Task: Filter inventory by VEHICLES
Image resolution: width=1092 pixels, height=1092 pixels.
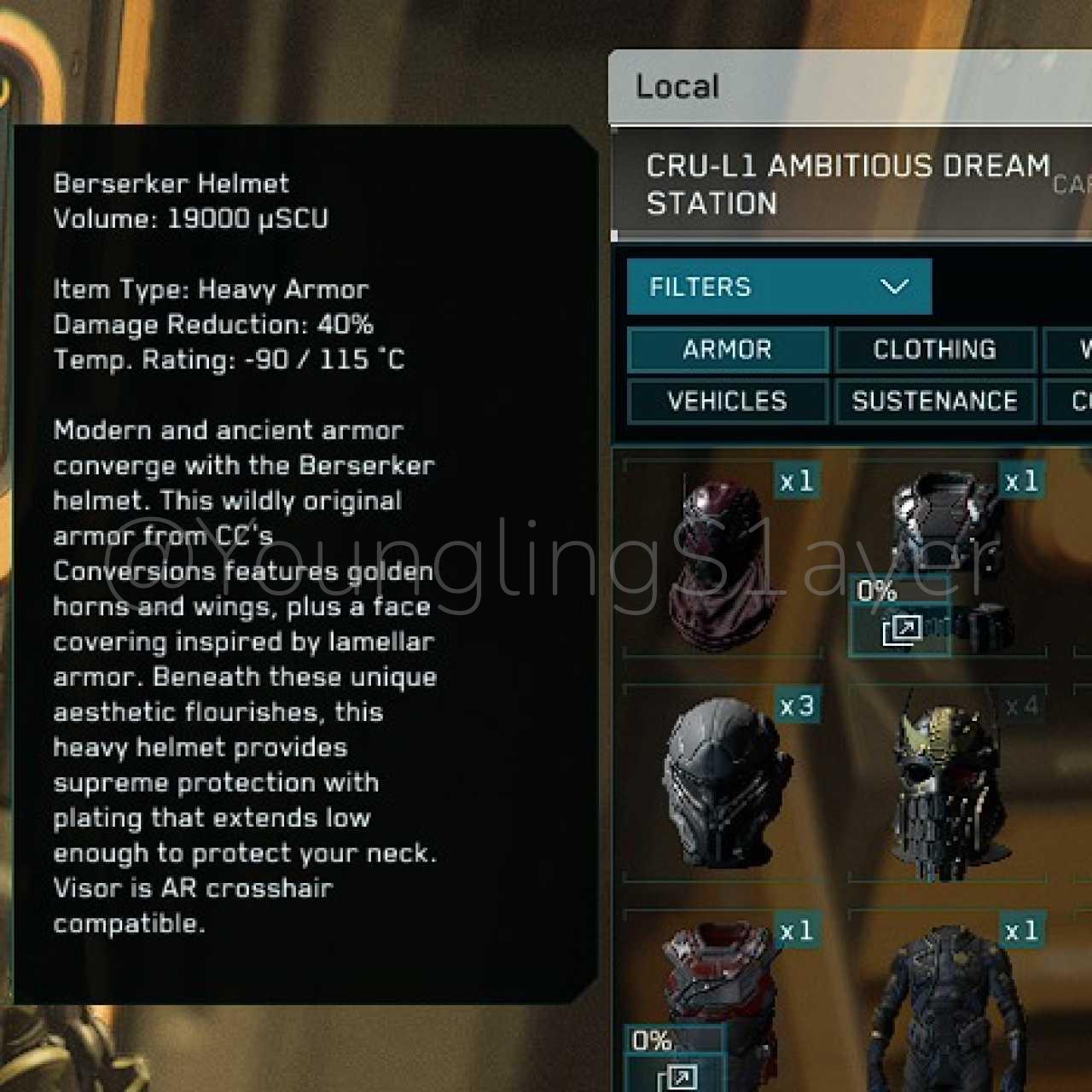Action: [x=727, y=401]
